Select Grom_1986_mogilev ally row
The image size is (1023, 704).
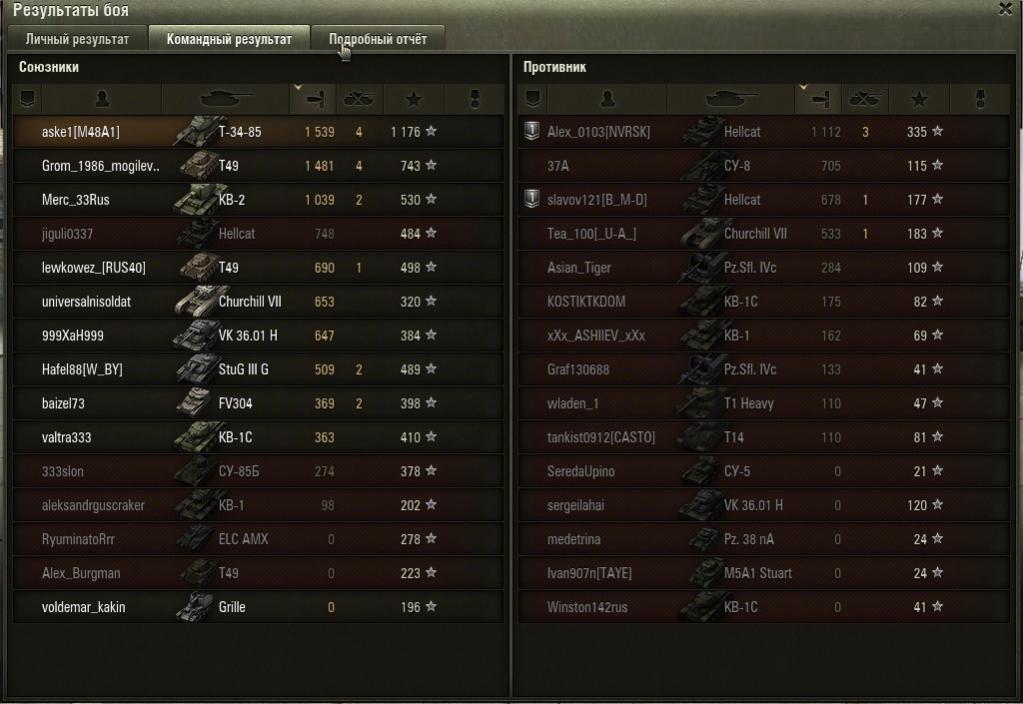tap(258, 166)
